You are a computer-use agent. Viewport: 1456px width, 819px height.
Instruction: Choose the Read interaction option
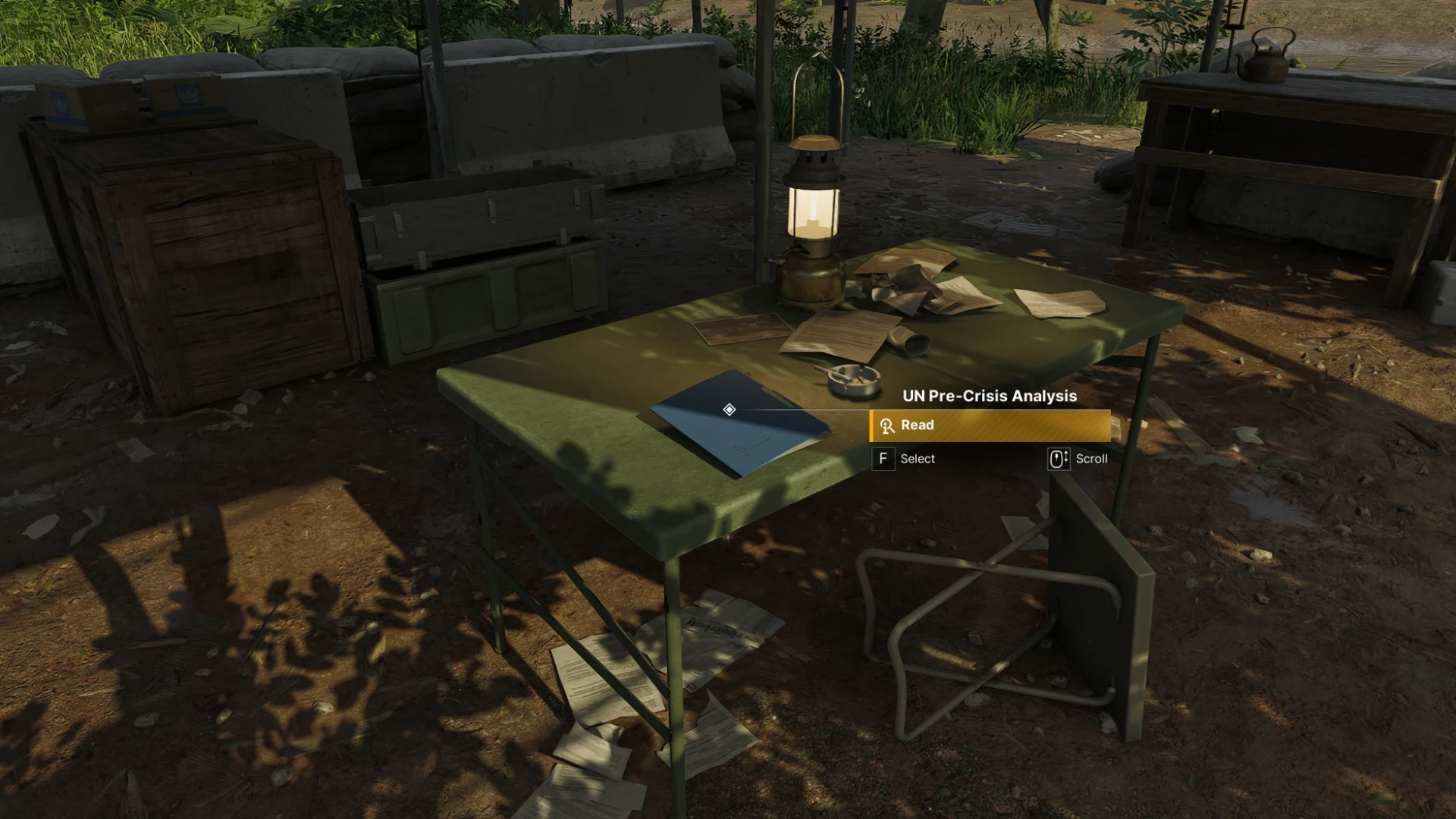click(990, 425)
